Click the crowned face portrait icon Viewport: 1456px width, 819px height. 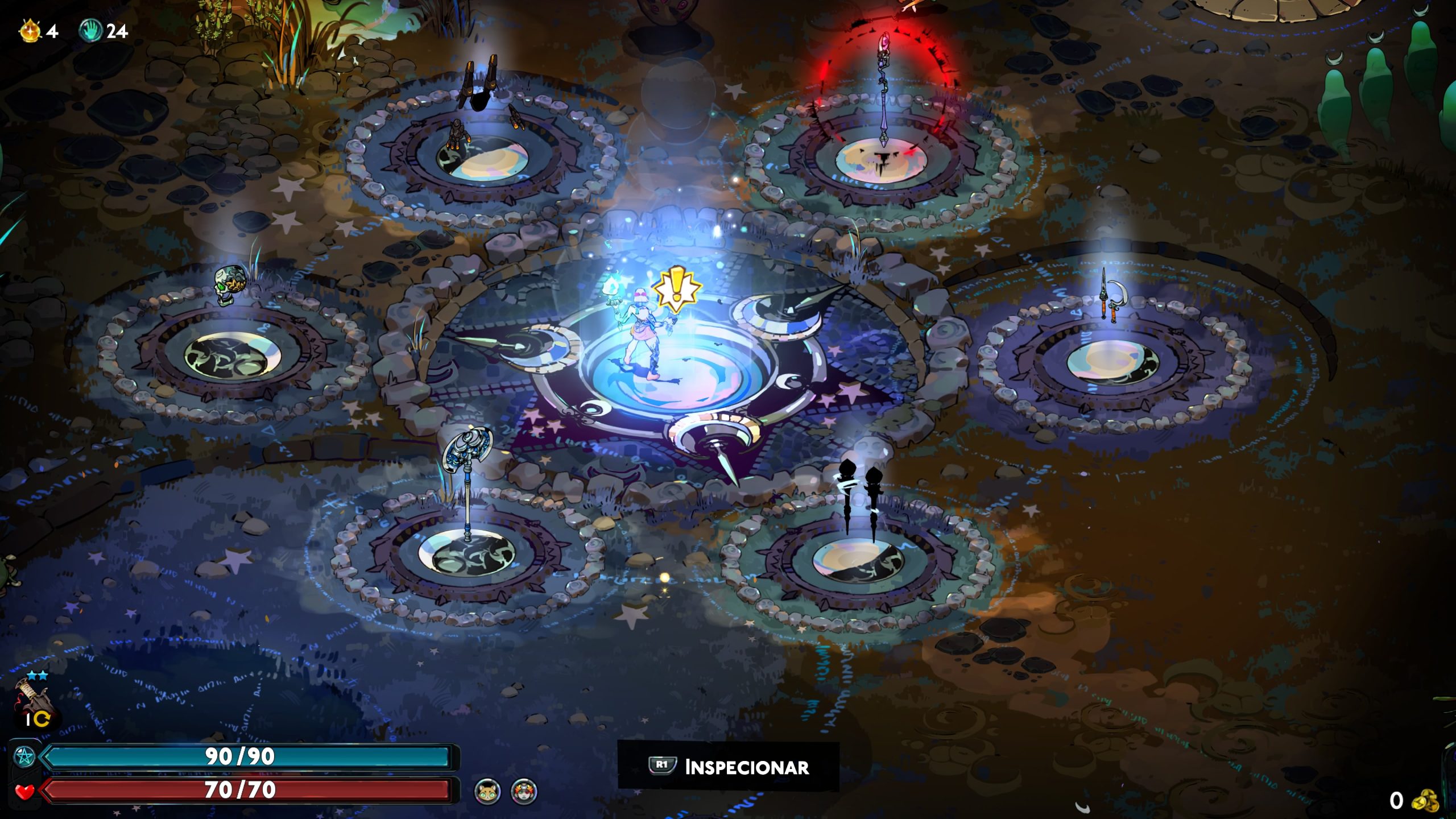pyautogui.click(x=524, y=791)
